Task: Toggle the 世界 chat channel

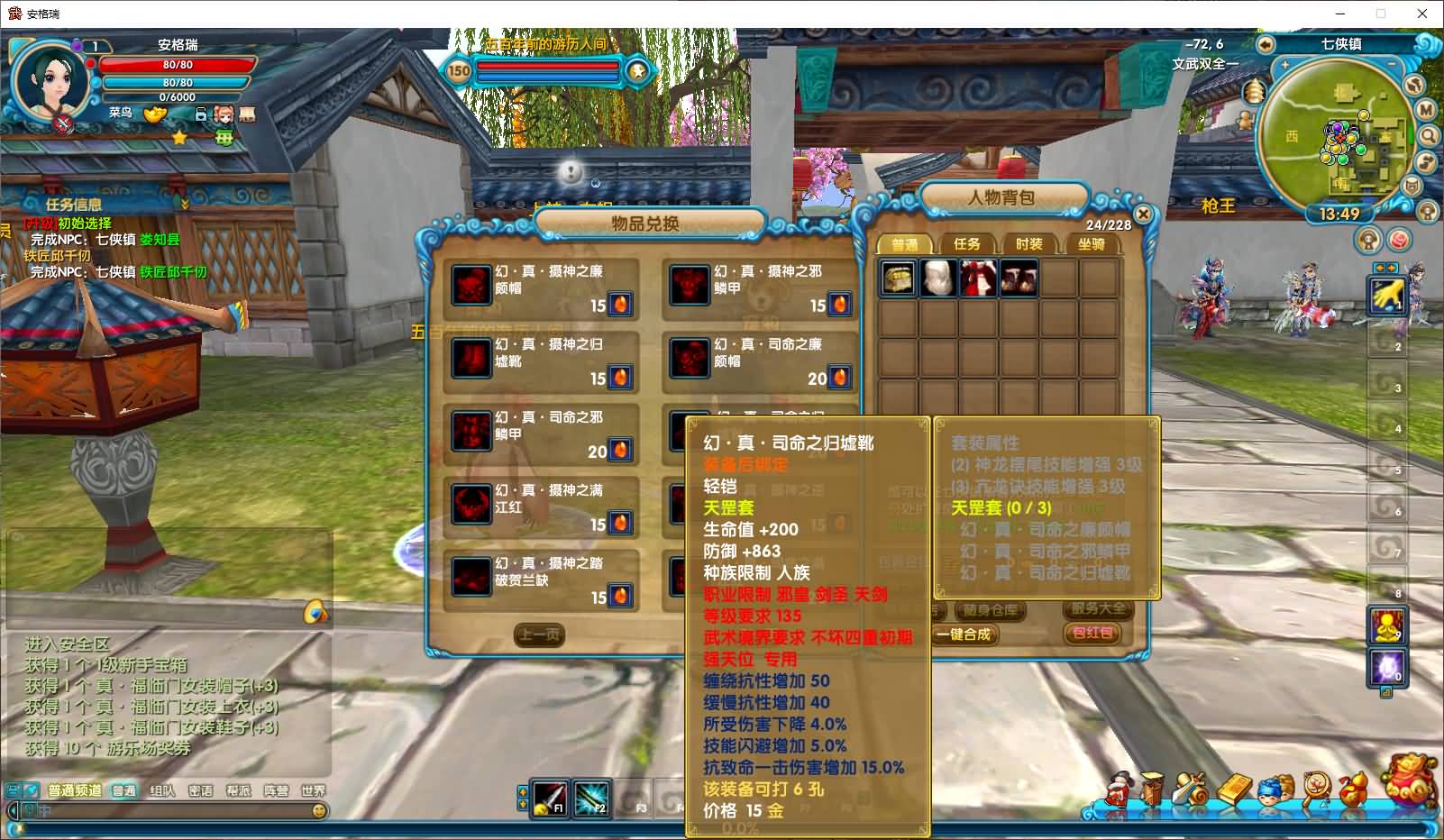Action: pos(314,789)
